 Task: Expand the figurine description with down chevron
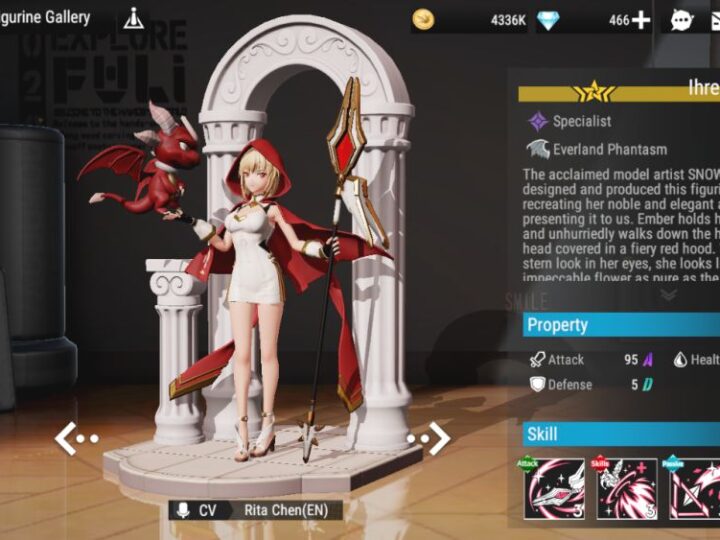[668, 294]
